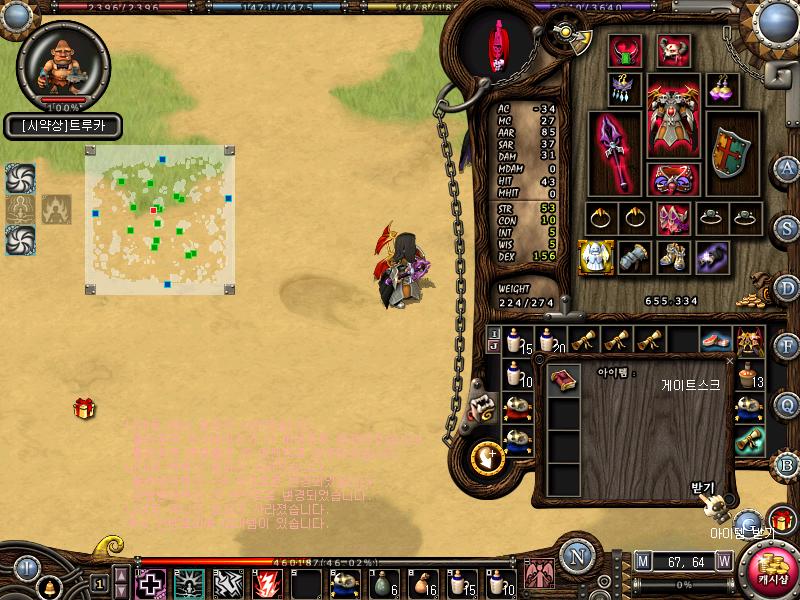Image resolution: width=800 pixels, height=600 pixels.
Task: Click the round A side button
Action: tap(787, 168)
